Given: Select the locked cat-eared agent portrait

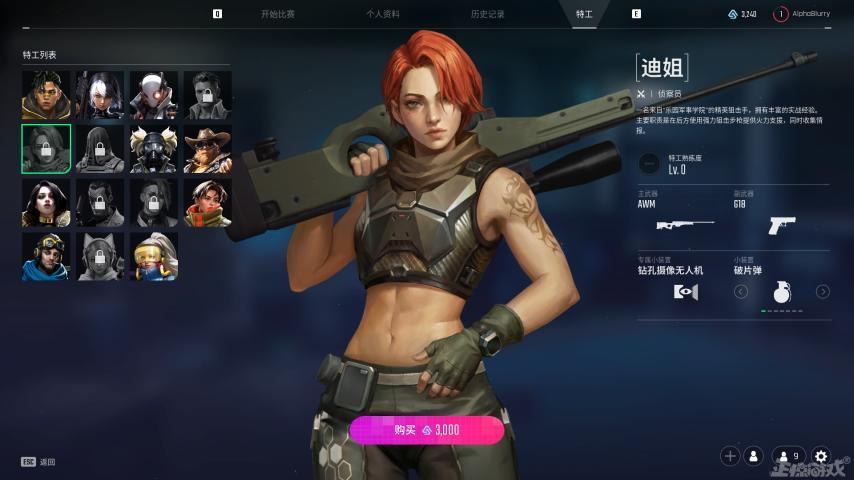Looking at the screenshot, I should [100, 257].
